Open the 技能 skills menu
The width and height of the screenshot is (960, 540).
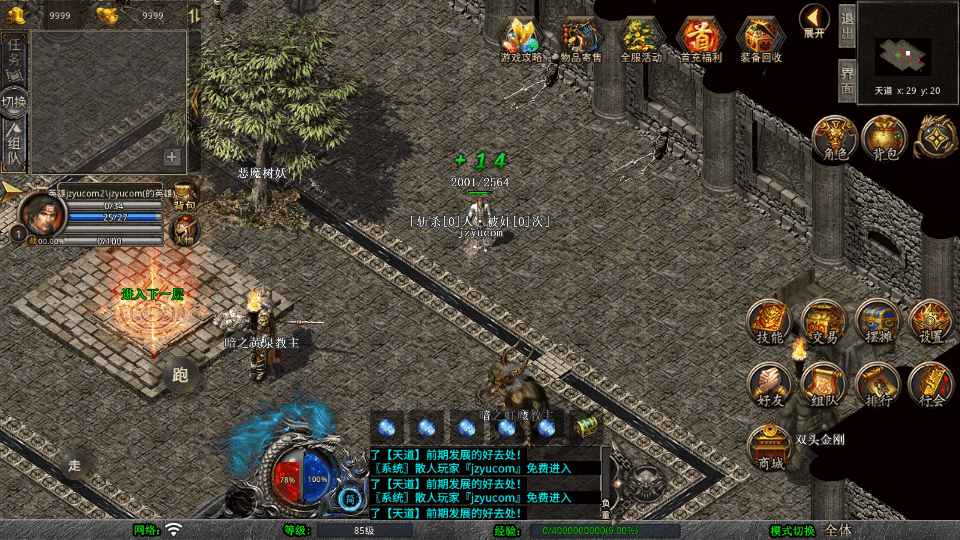click(x=770, y=322)
